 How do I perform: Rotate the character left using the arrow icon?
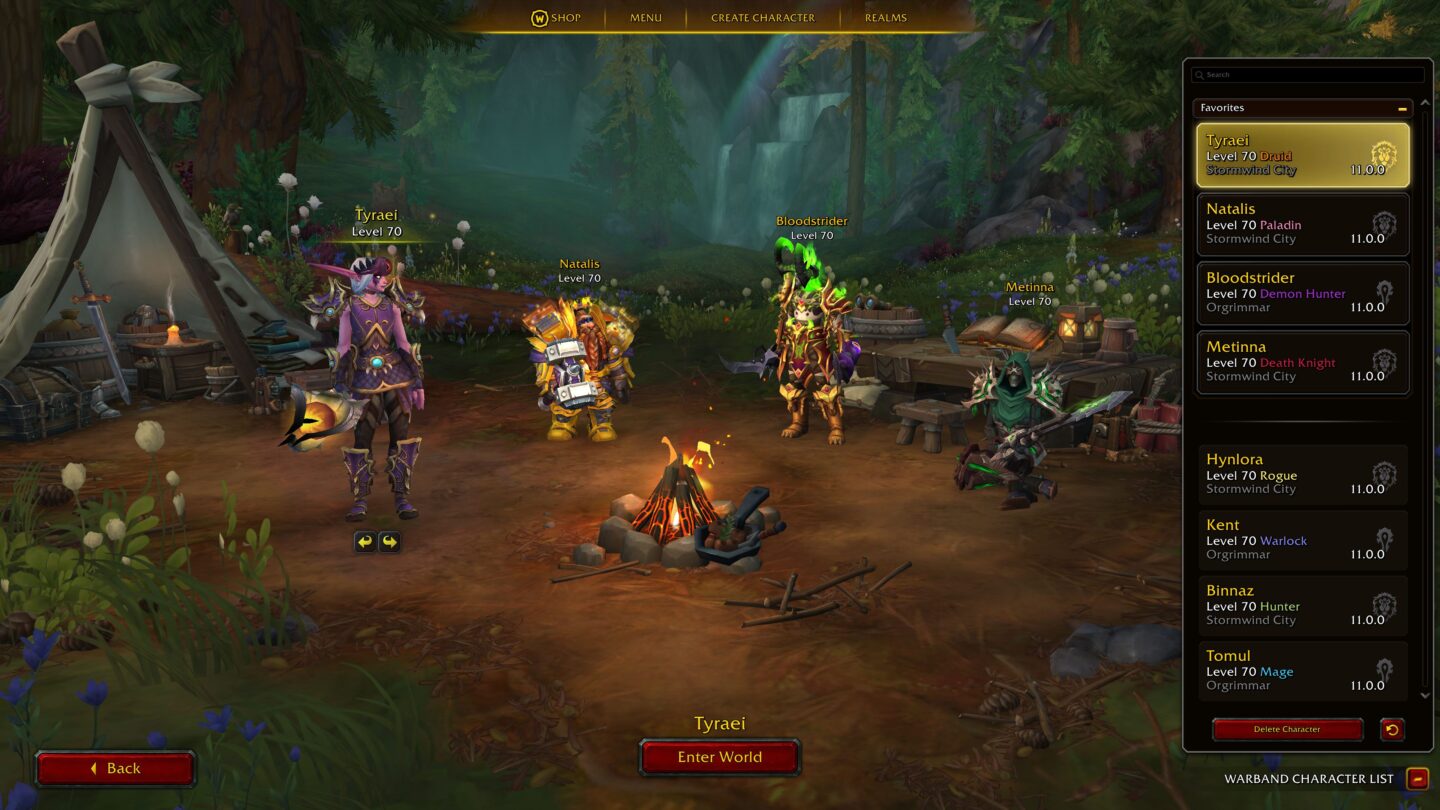(366, 541)
